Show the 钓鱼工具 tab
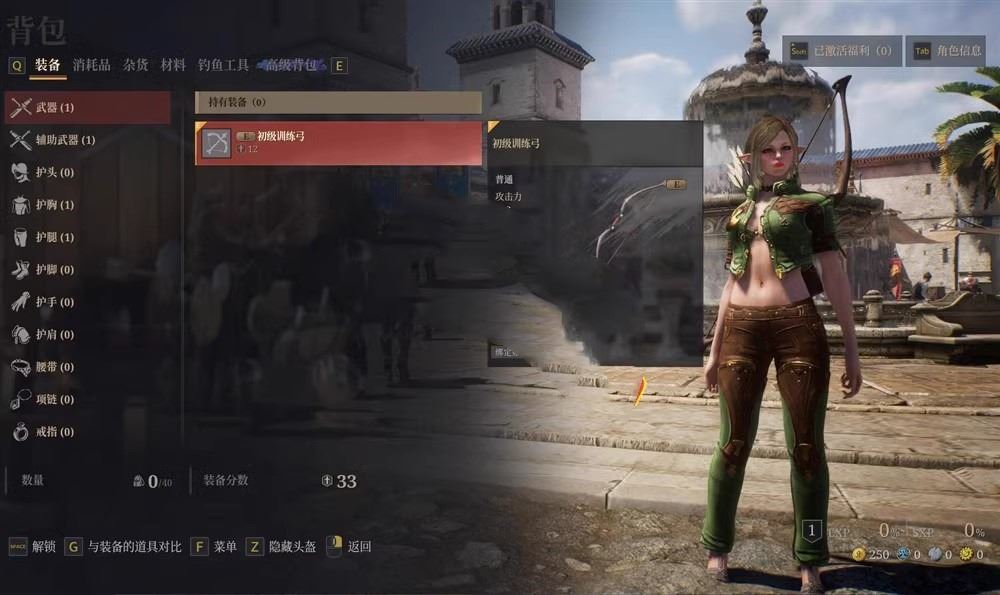 (223, 65)
